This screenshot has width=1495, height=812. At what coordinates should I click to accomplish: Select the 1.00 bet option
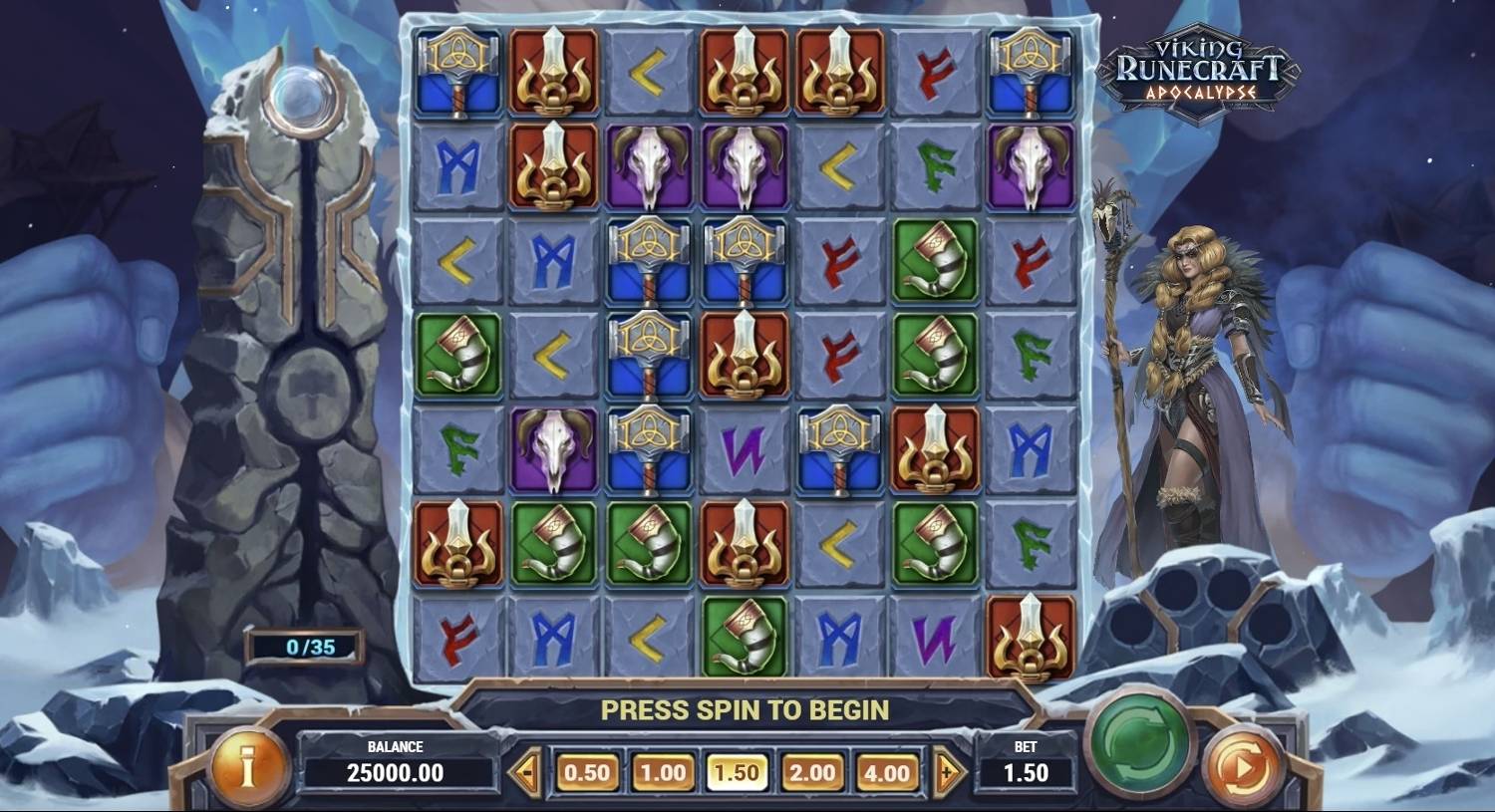(661, 770)
